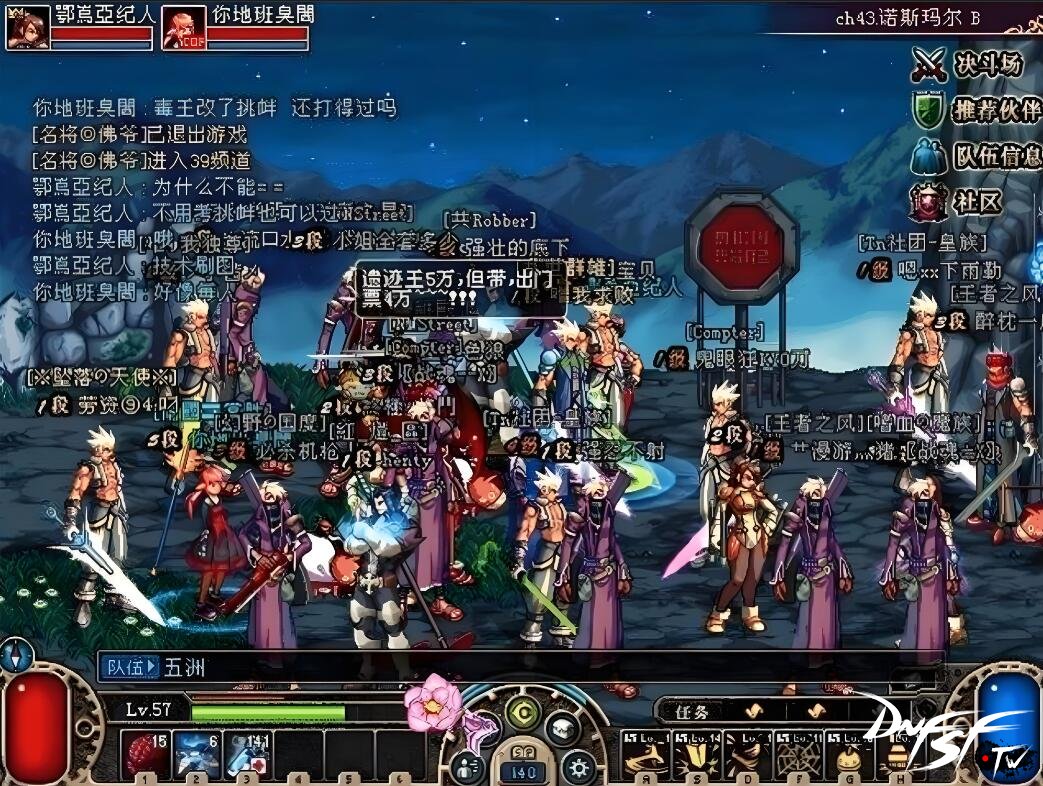The image size is (1043, 786).
Task: Activate the pumpkin face skill in slot G
Action: coord(849,753)
